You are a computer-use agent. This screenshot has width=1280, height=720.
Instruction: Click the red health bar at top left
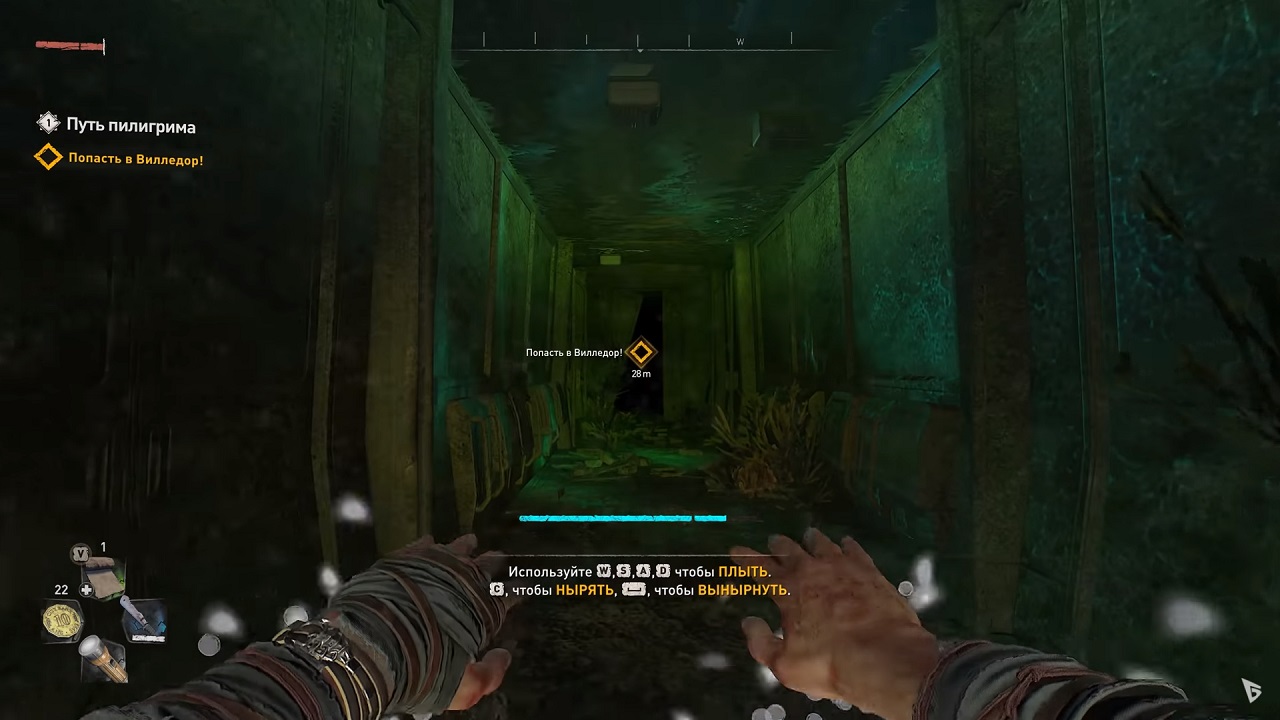[x=68, y=45]
